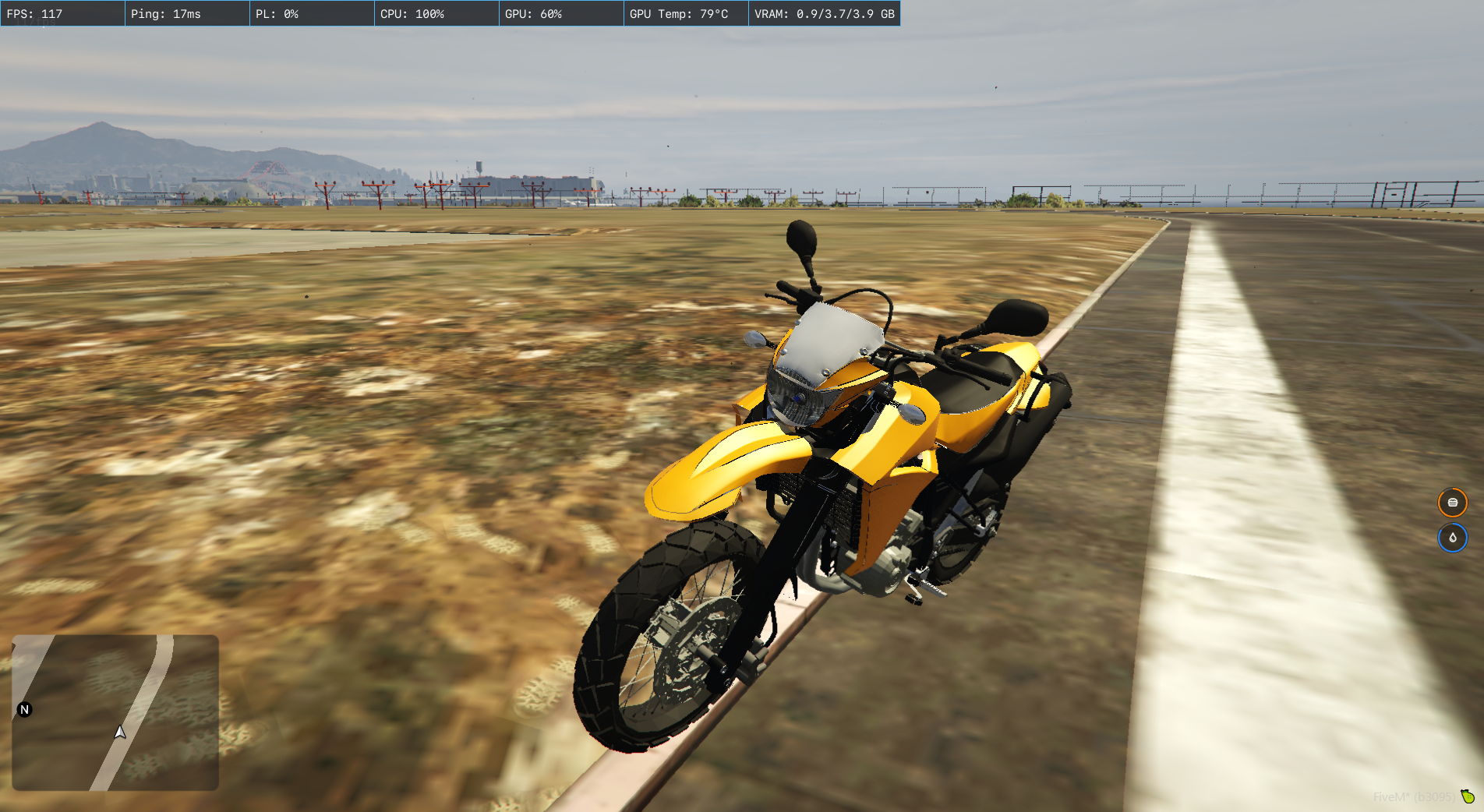Select the burger hunger status icon

1452,503
